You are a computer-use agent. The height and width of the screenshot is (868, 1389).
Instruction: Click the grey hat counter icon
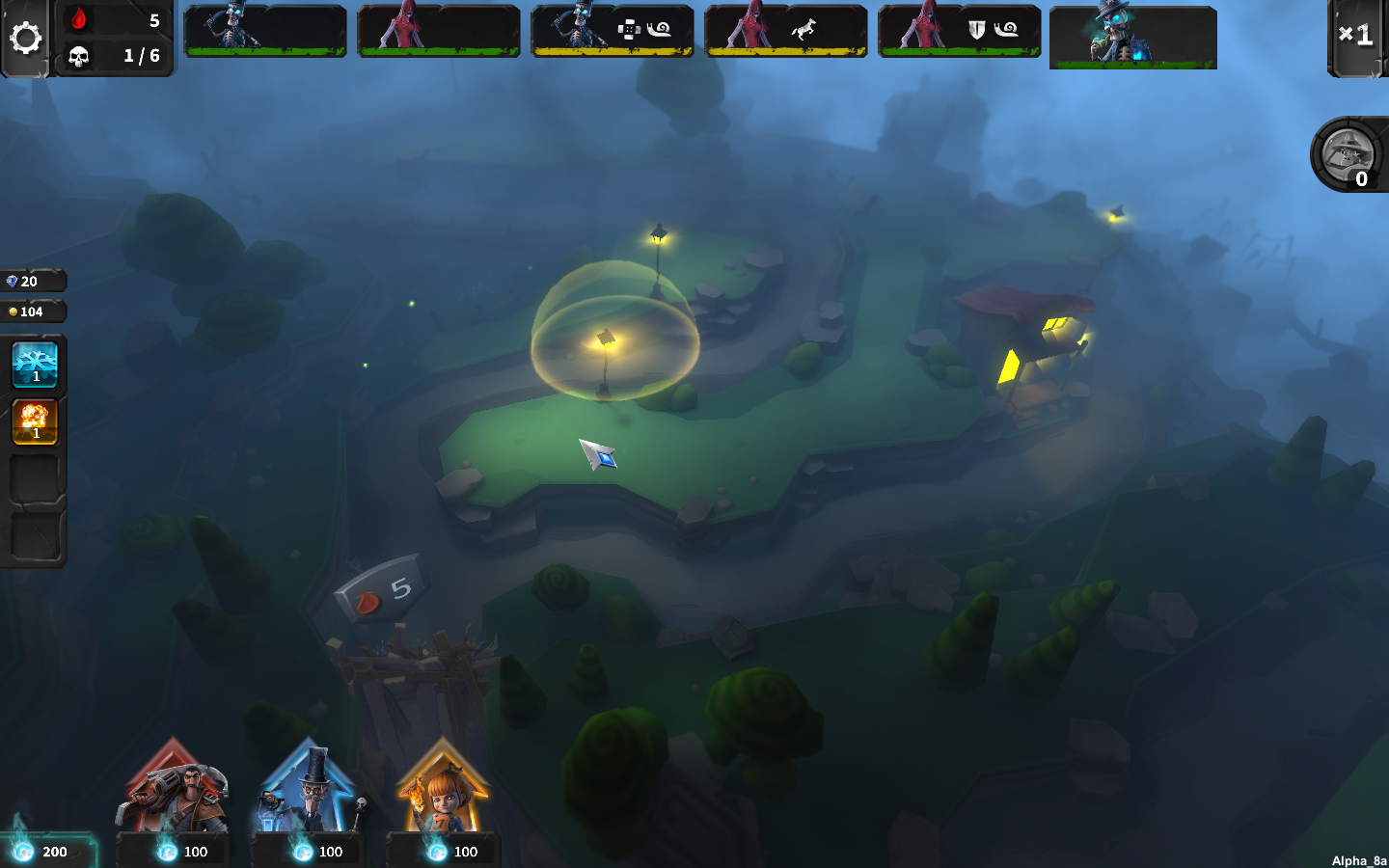1348,154
